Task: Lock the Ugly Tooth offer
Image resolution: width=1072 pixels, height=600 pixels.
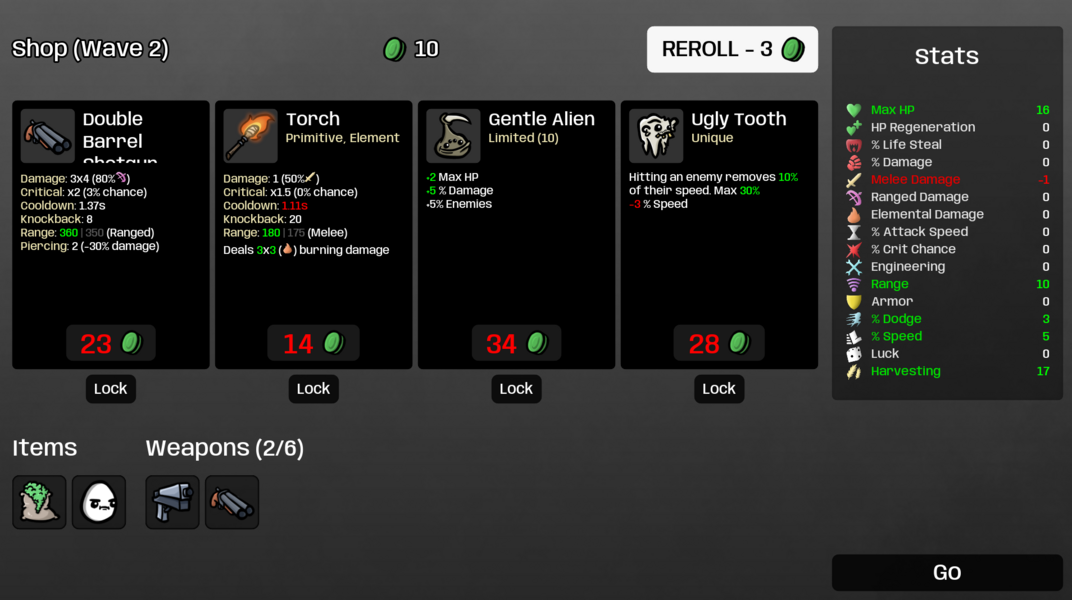Action: point(718,389)
